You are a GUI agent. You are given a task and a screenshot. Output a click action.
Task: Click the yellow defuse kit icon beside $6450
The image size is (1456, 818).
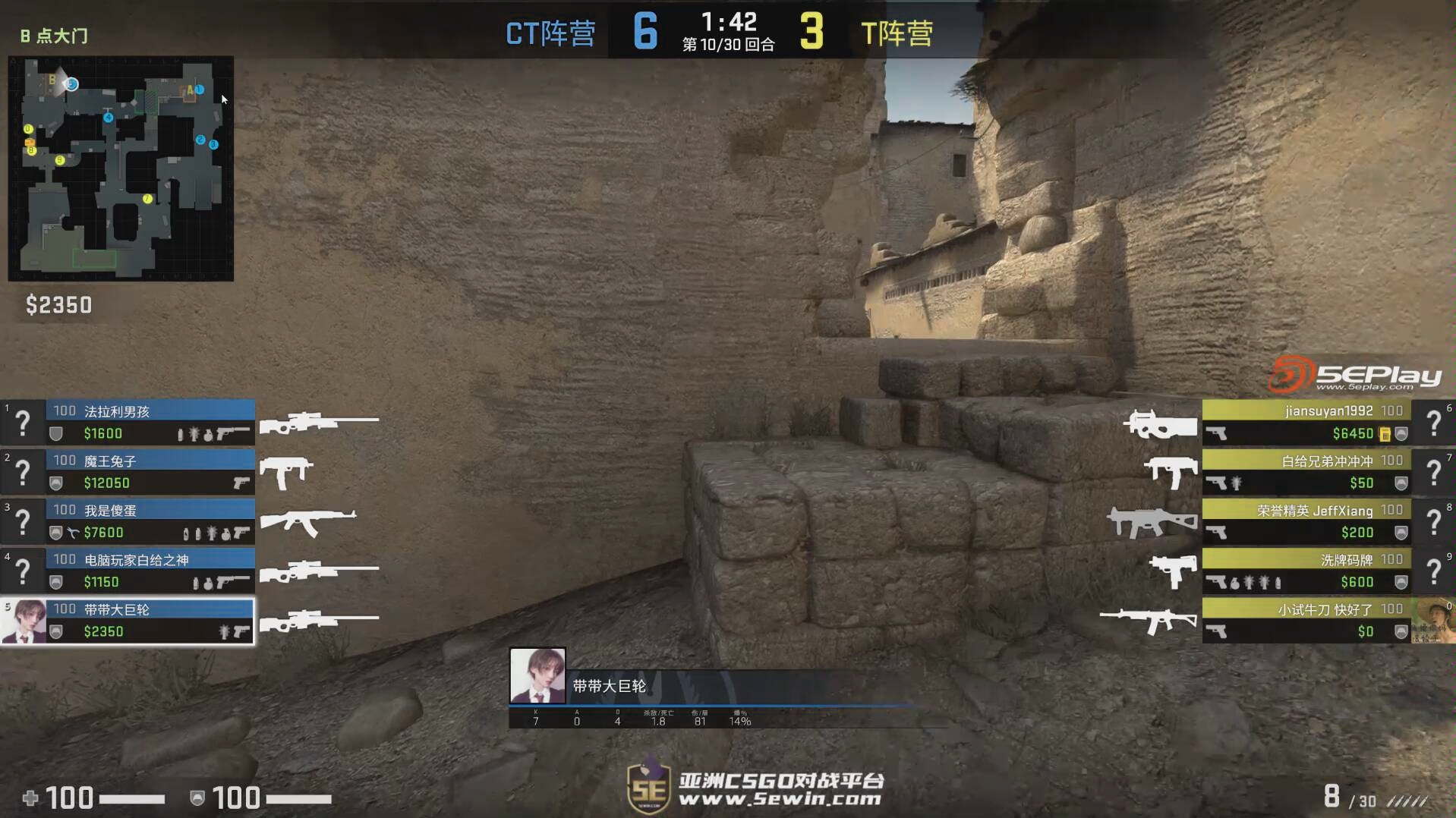[x=1387, y=434]
